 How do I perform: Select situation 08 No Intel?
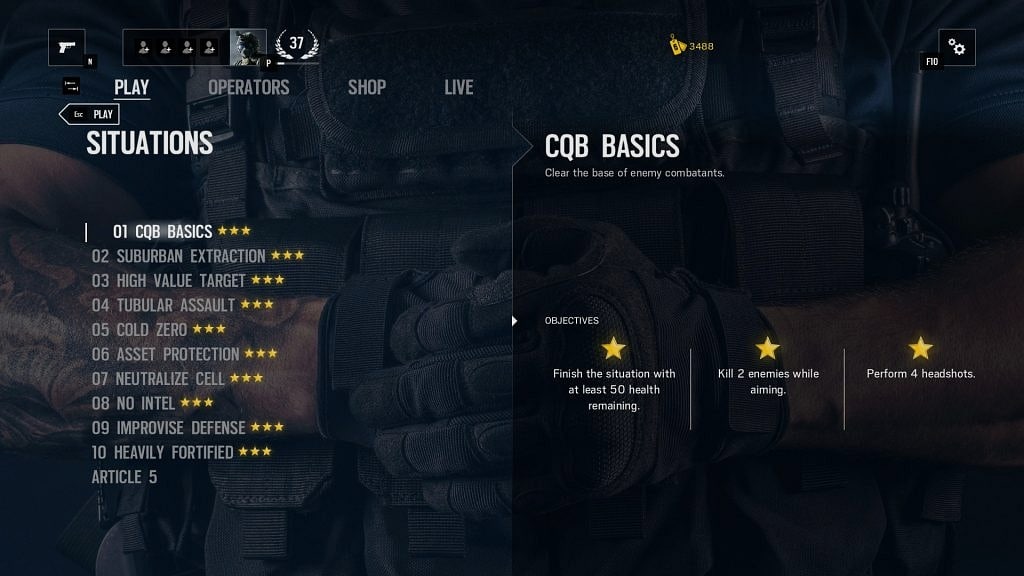coord(134,403)
